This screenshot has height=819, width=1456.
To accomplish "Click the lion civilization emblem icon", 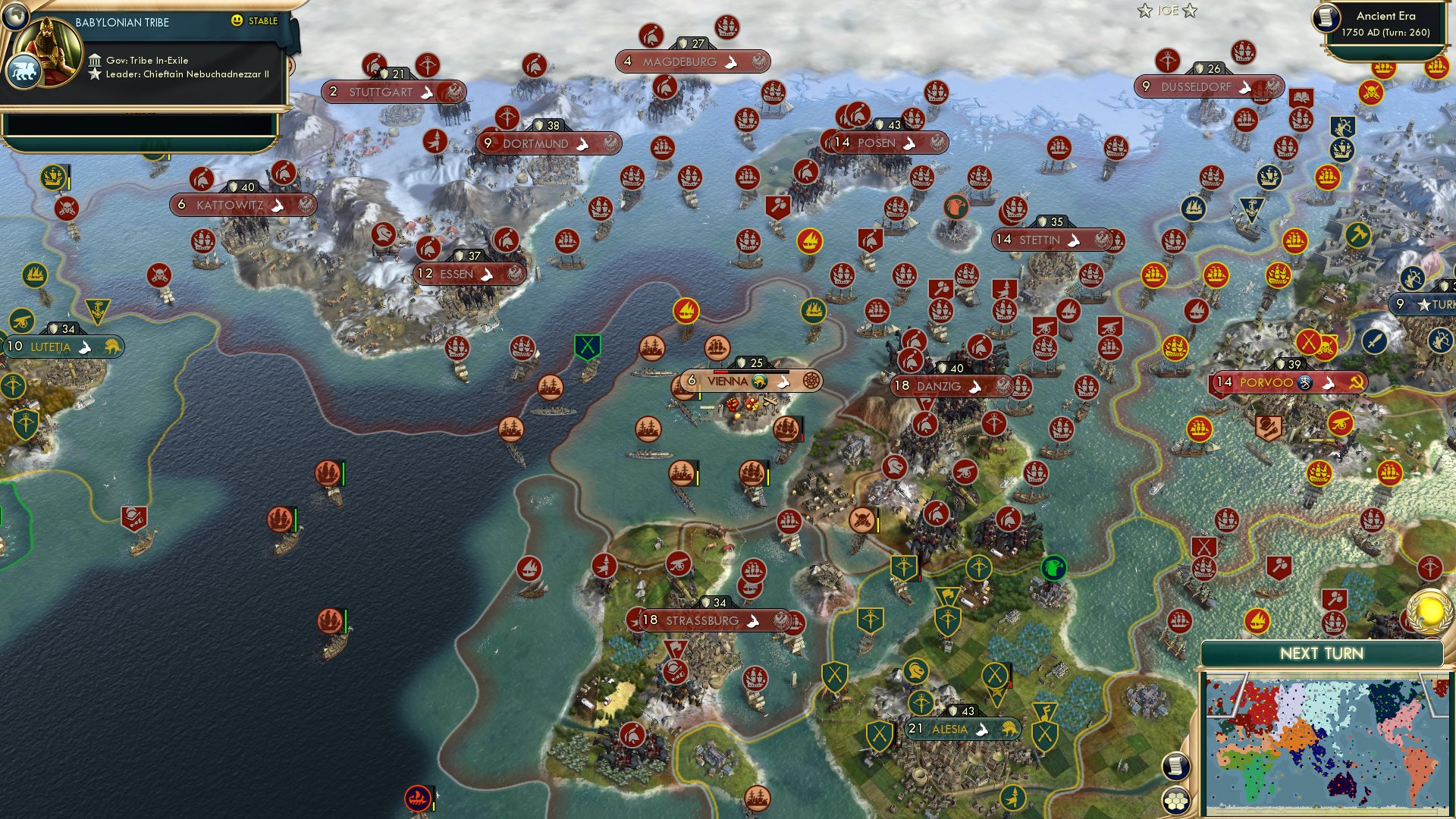I will [x=25, y=71].
